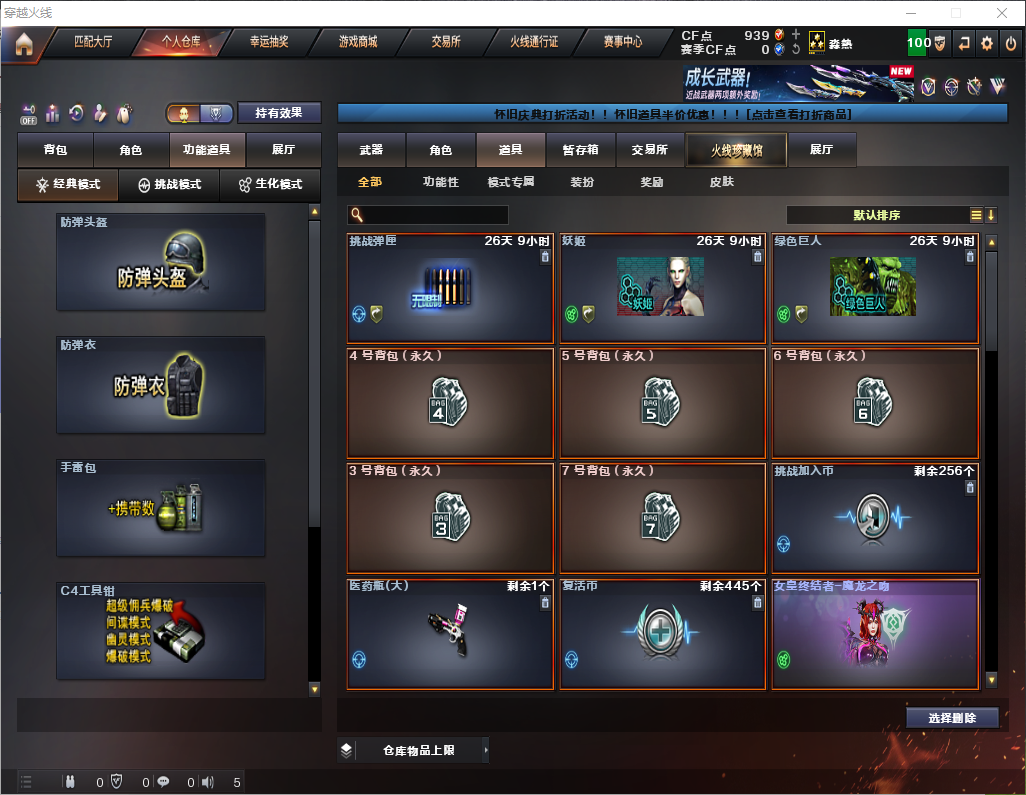
Task: Switch to the 武器 weapons warehouse tab
Action: tap(371, 150)
